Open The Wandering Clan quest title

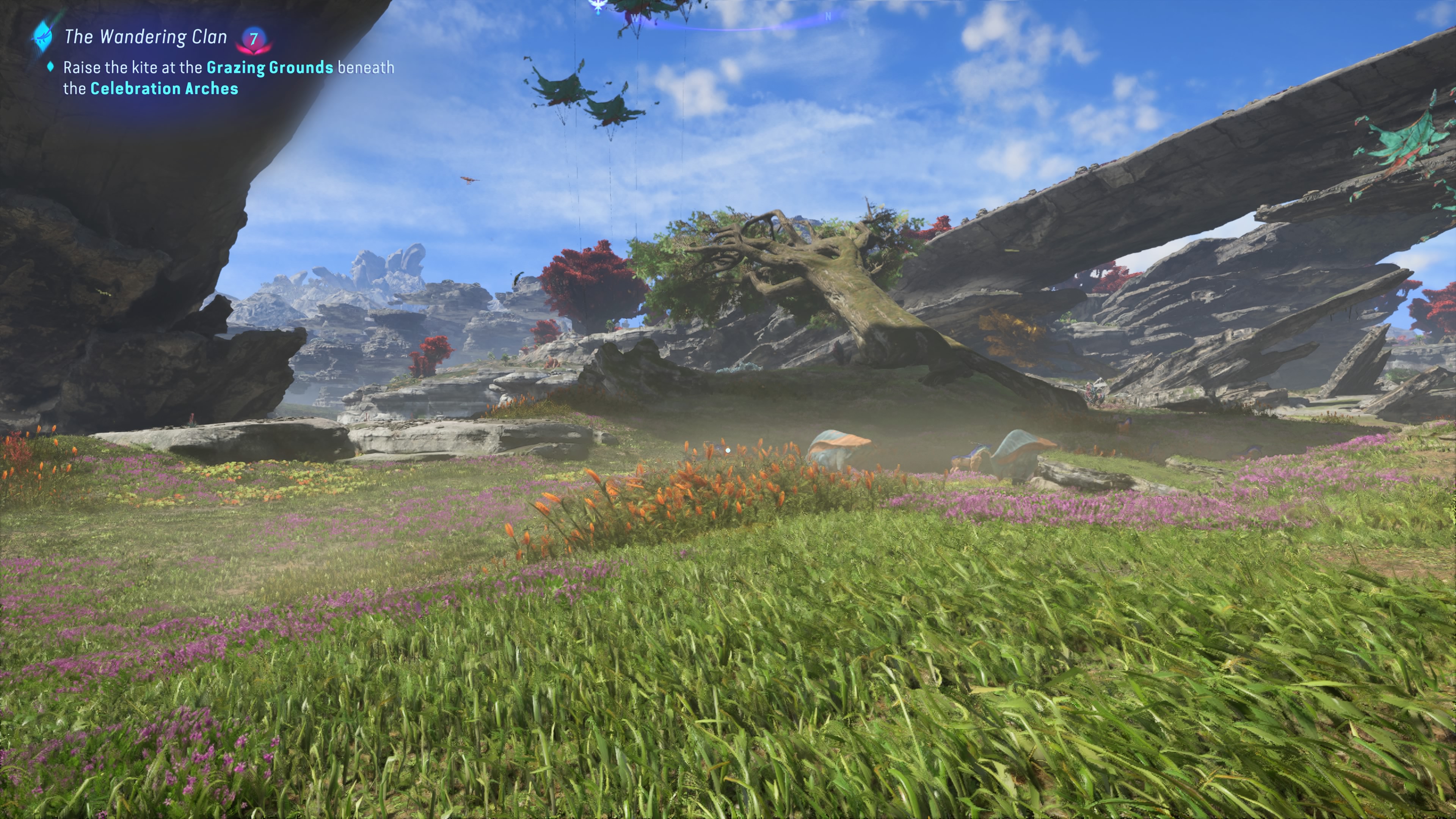pos(145,37)
